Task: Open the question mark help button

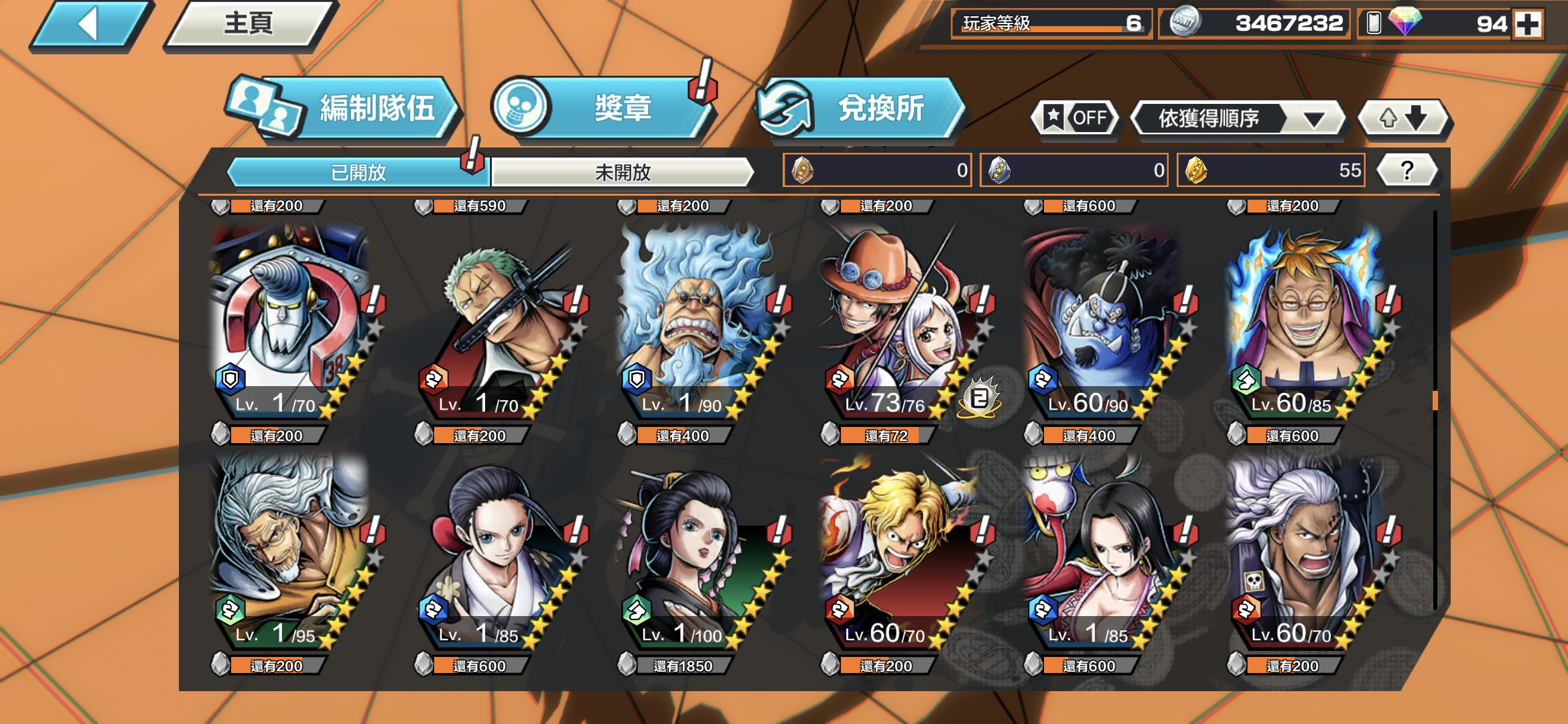Action: click(x=1407, y=170)
